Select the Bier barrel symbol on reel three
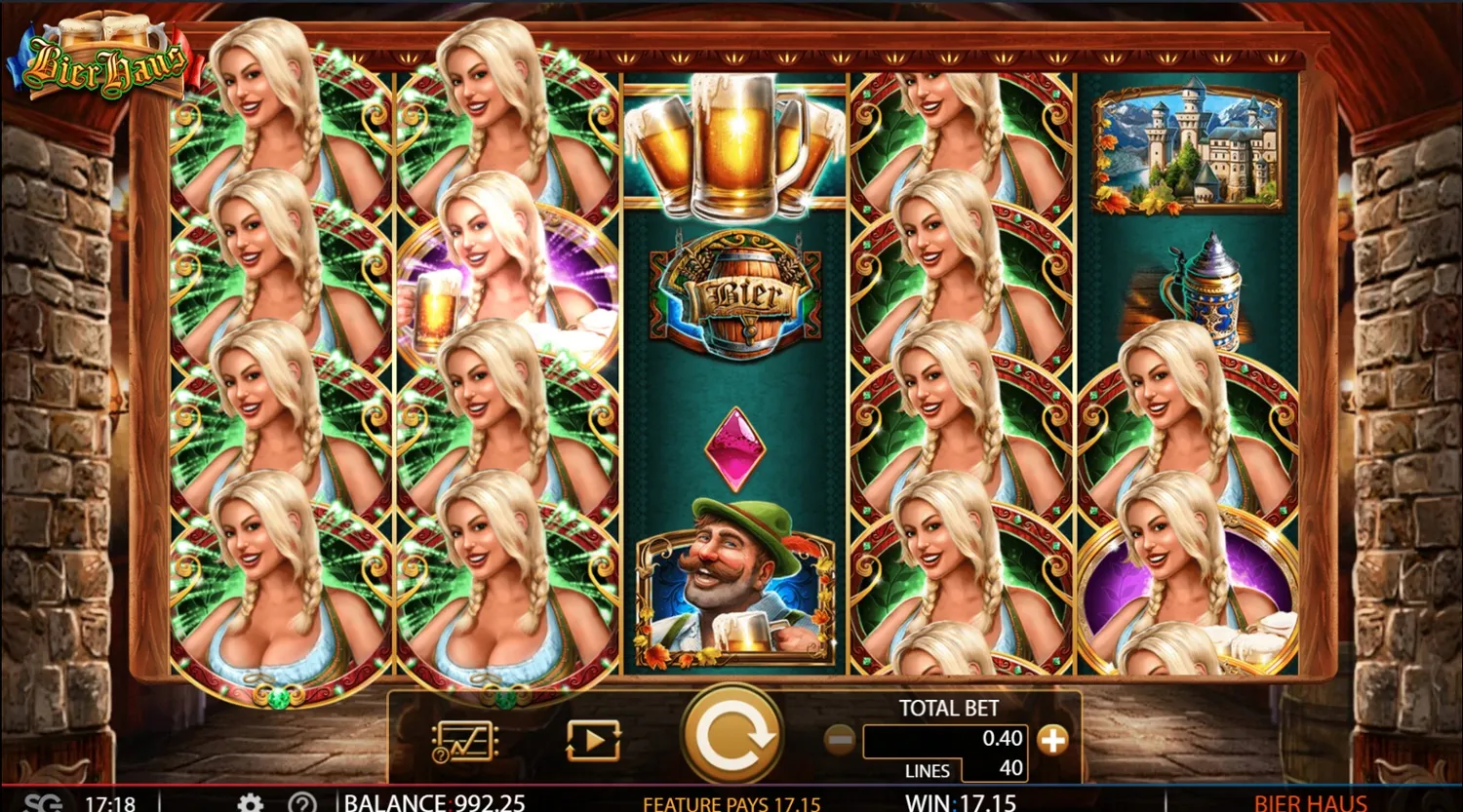This screenshot has height=812, width=1463. (x=738, y=292)
